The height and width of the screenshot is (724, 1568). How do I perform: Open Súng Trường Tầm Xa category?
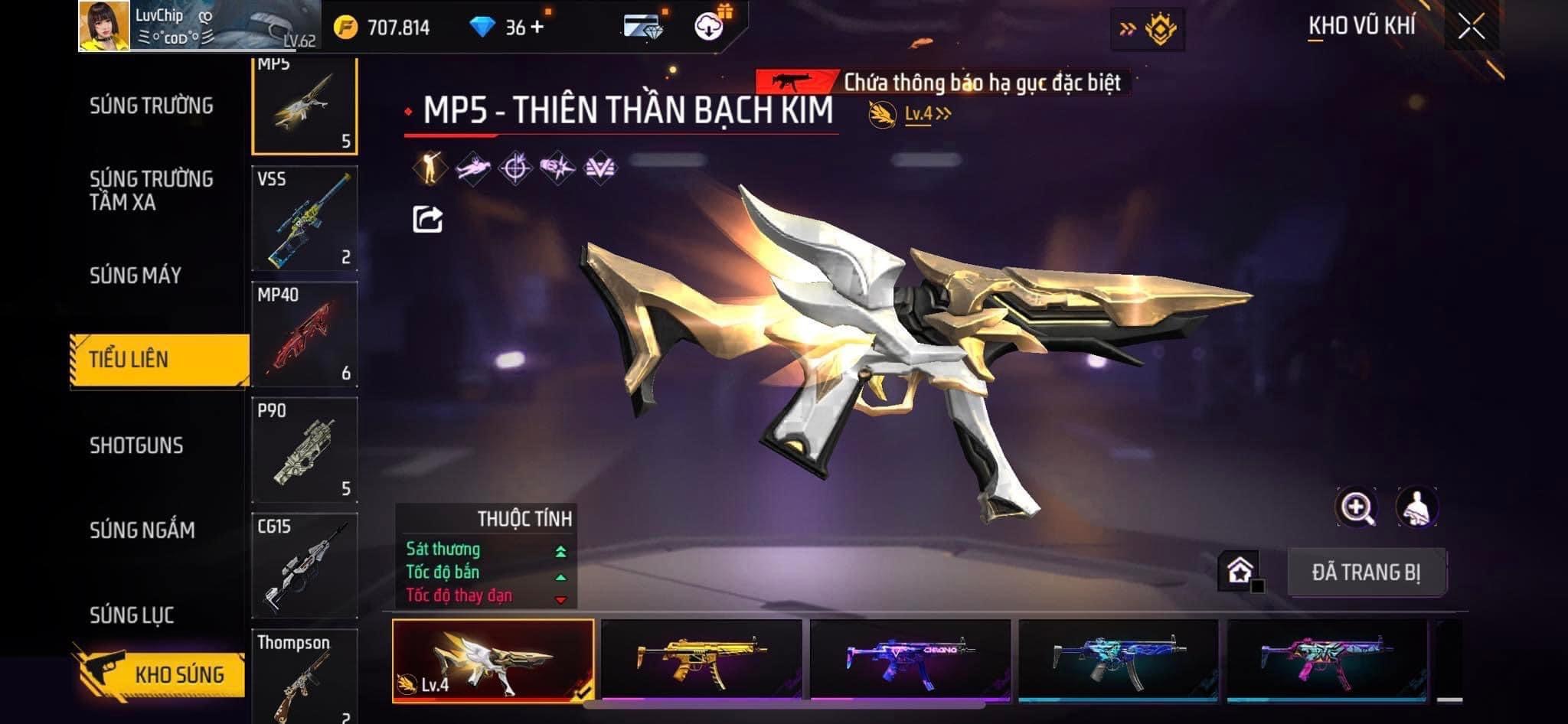pyautogui.click(x=151, y=190)
